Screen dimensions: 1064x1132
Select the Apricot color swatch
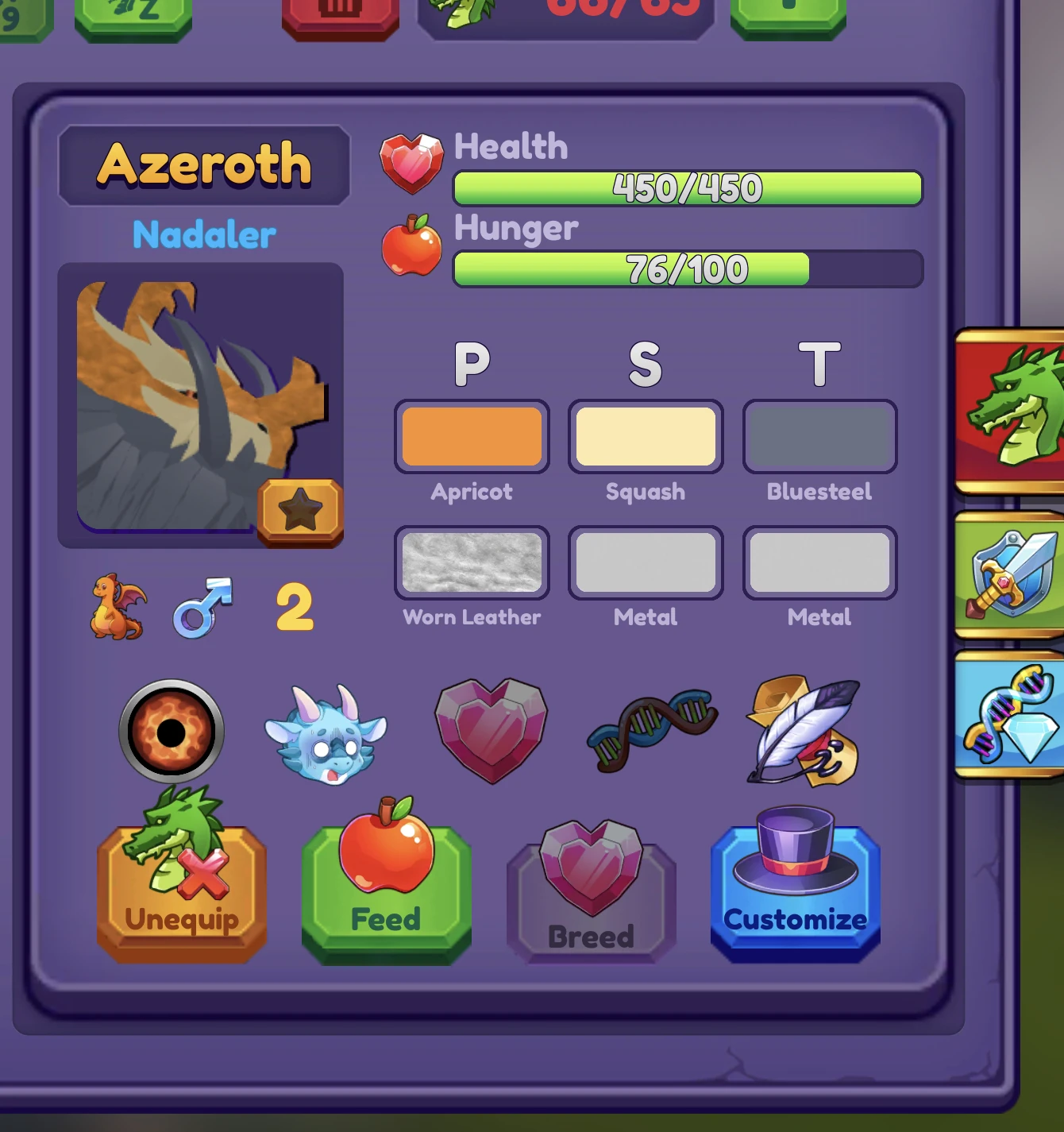(x=472, y=436)
